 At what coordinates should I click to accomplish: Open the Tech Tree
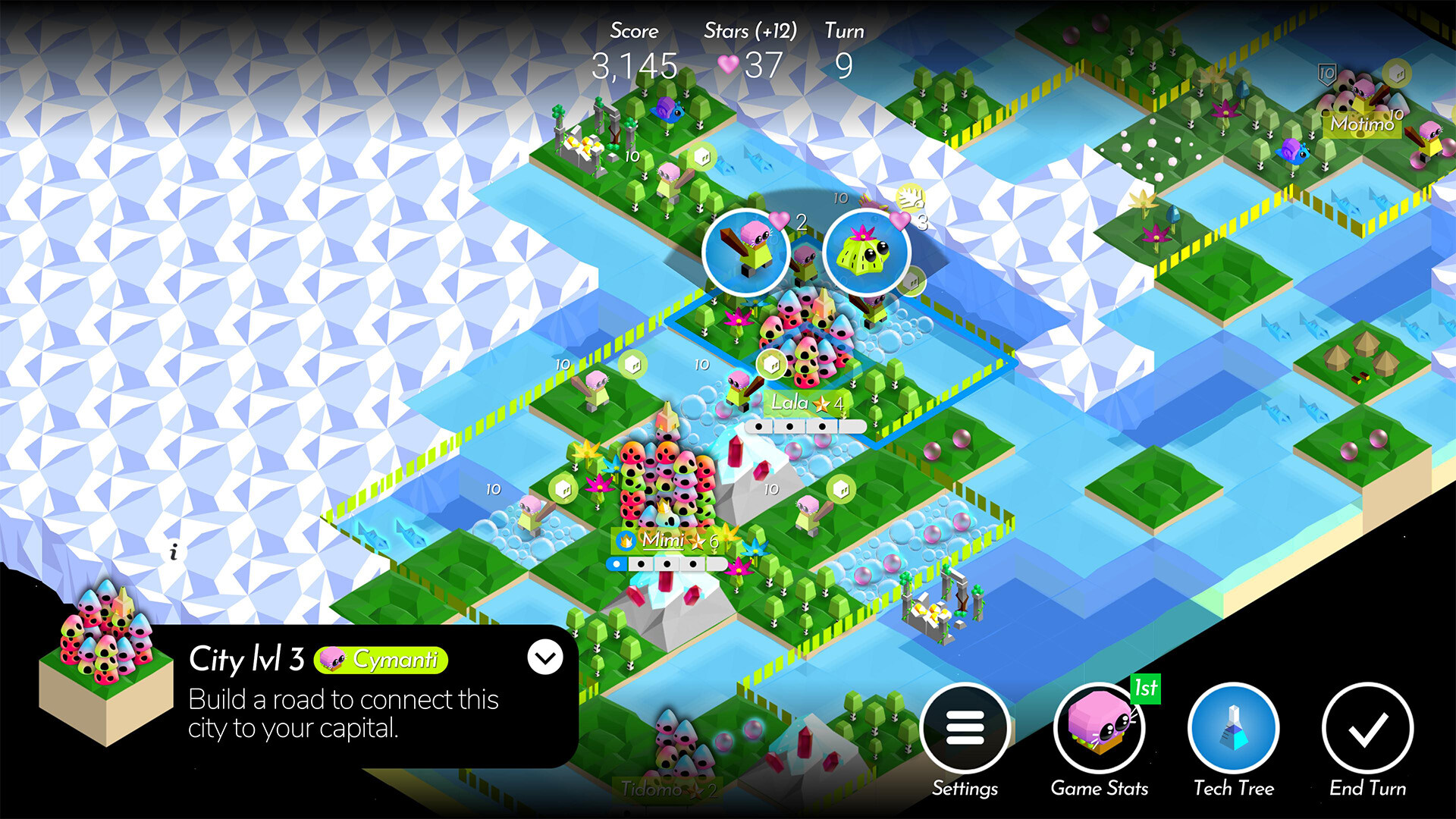click(1233, 728)
